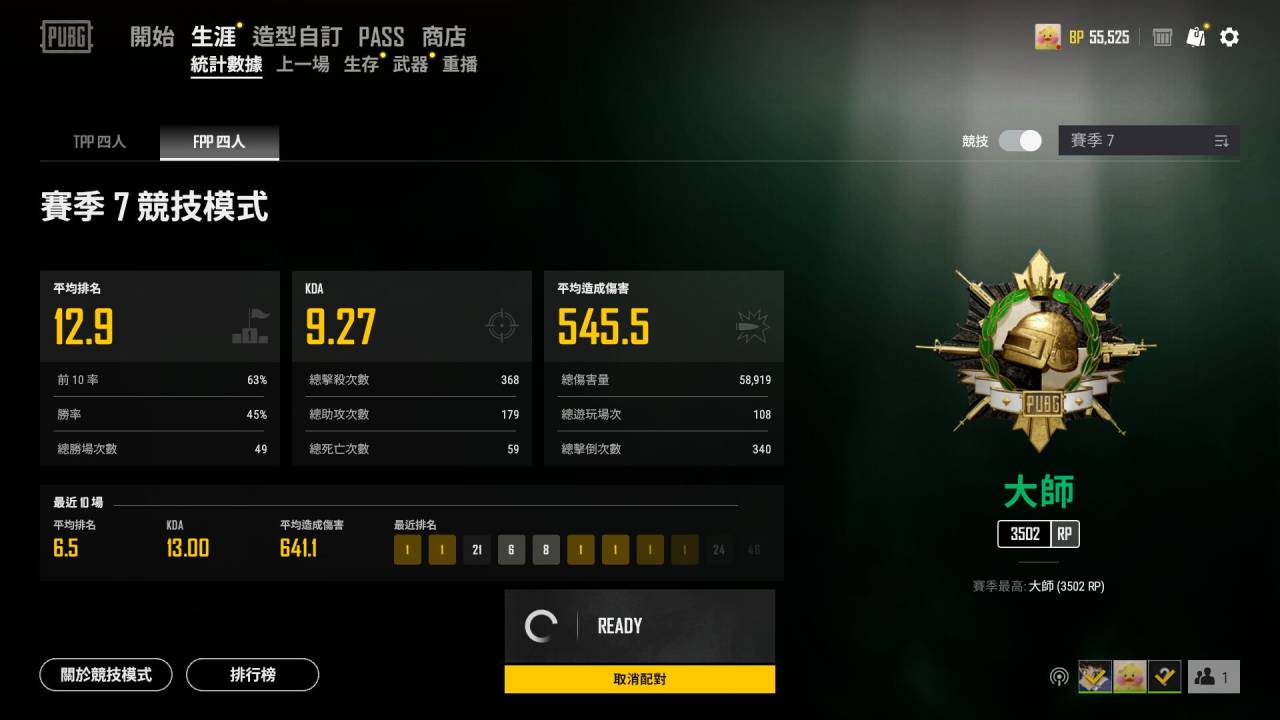Show the 武器 weapons sub-tab
Screen dimensions: 1280x720
click(x=410, y=65)
